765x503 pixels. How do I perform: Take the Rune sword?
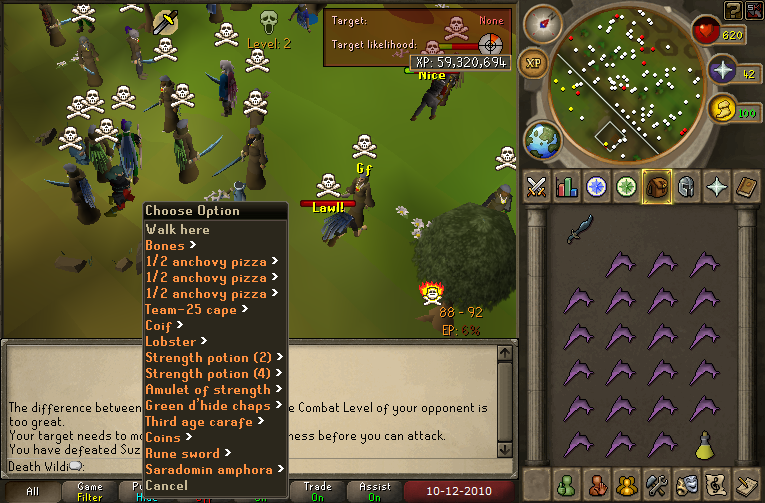click(x=181, y=453)
